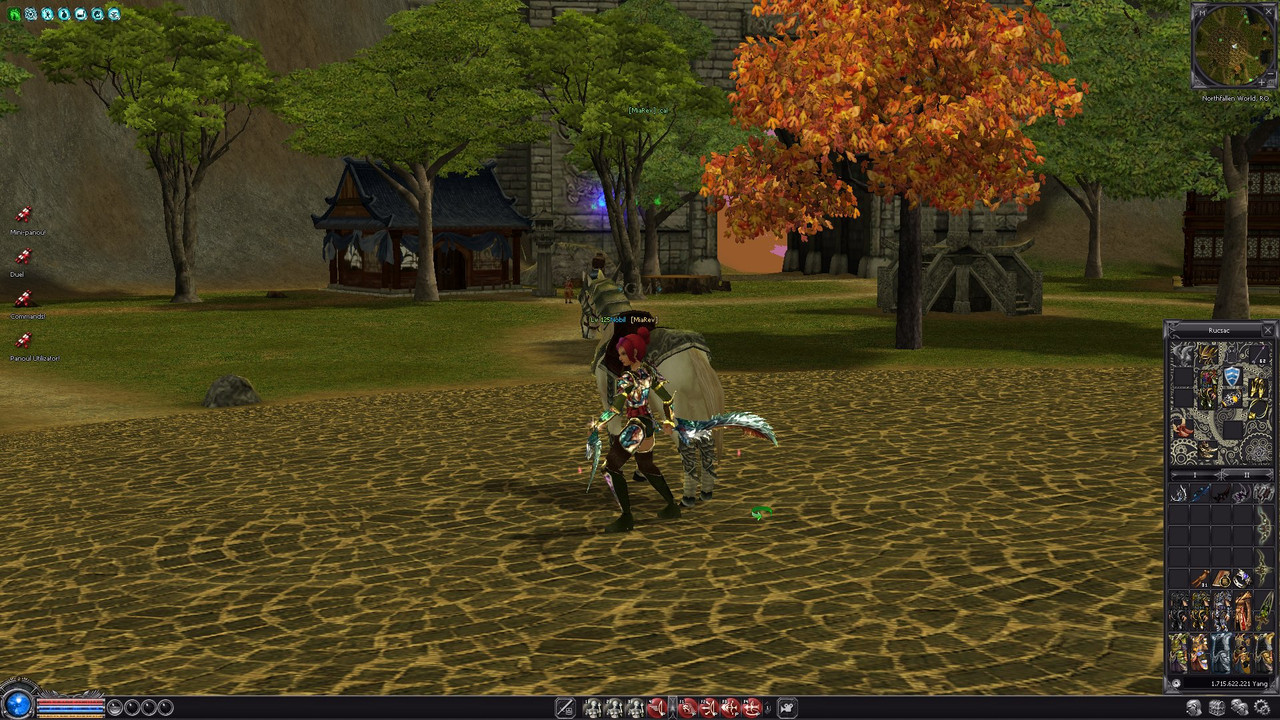
Task: Open the minimap in the corner
Action: pos(1234,46)
